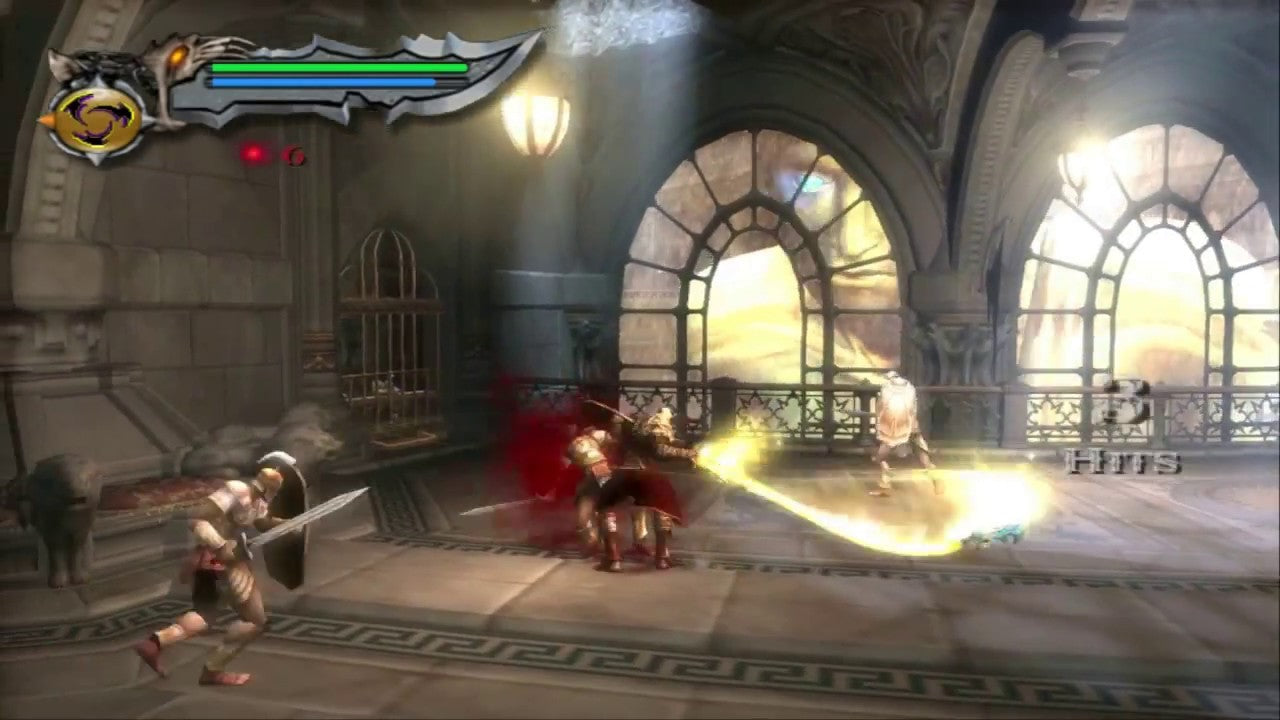Screen dimensions: 1280x720
Task: Click the green health bar
Action: pos(340,66)
